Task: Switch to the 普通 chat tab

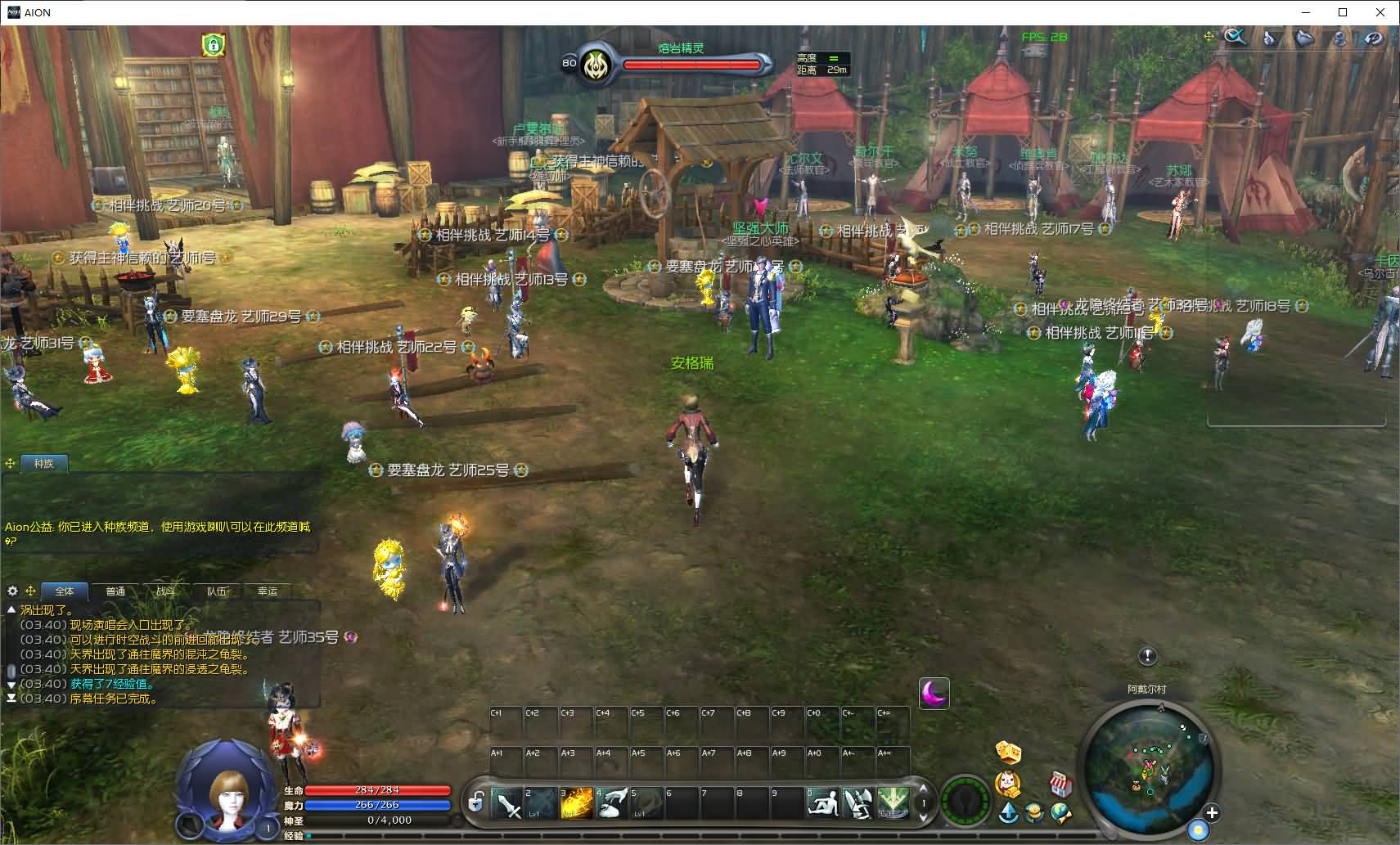Action: click(x=115, y=591)
